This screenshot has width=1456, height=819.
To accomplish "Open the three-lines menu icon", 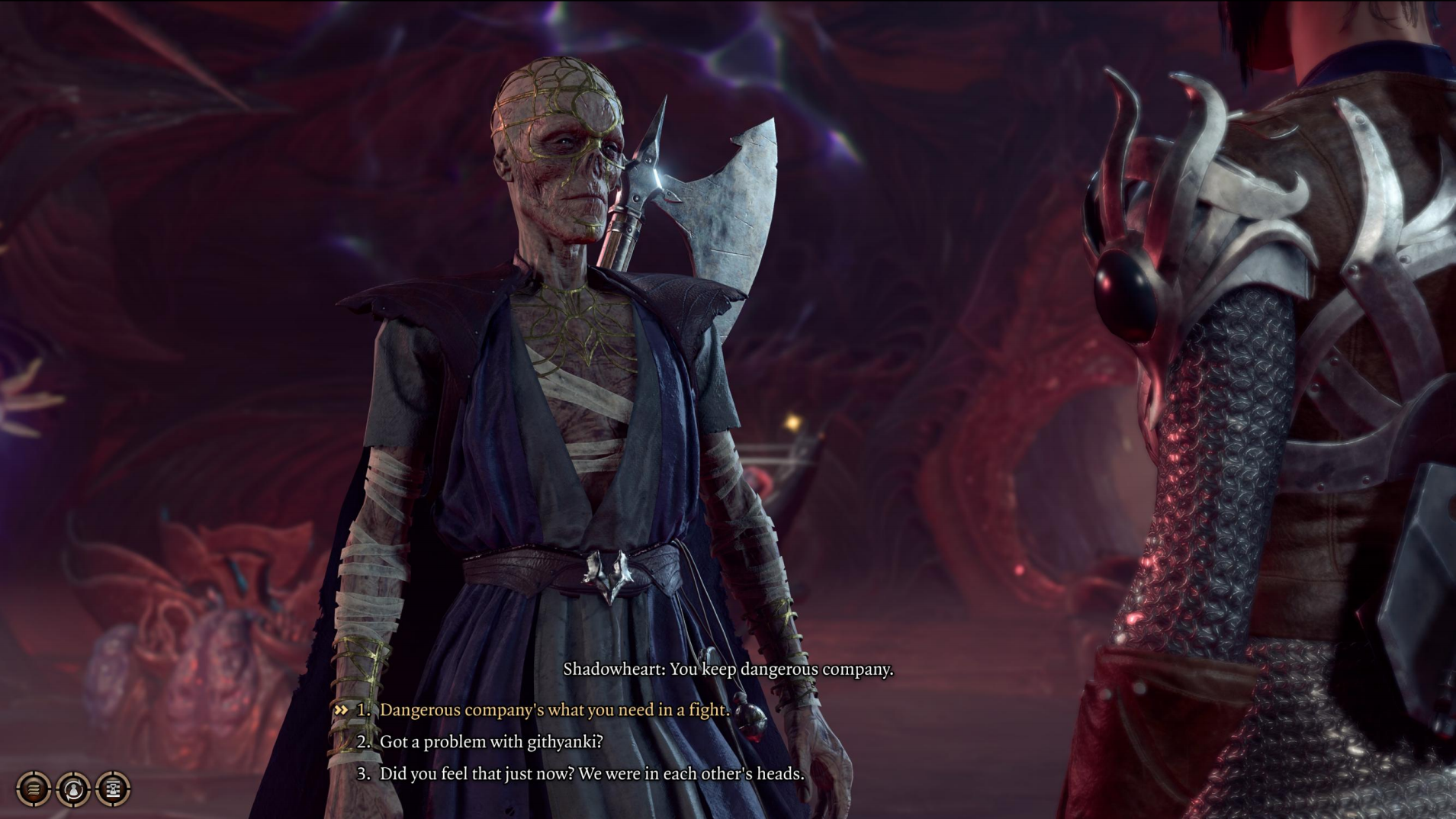I will (x=34, y=788).
